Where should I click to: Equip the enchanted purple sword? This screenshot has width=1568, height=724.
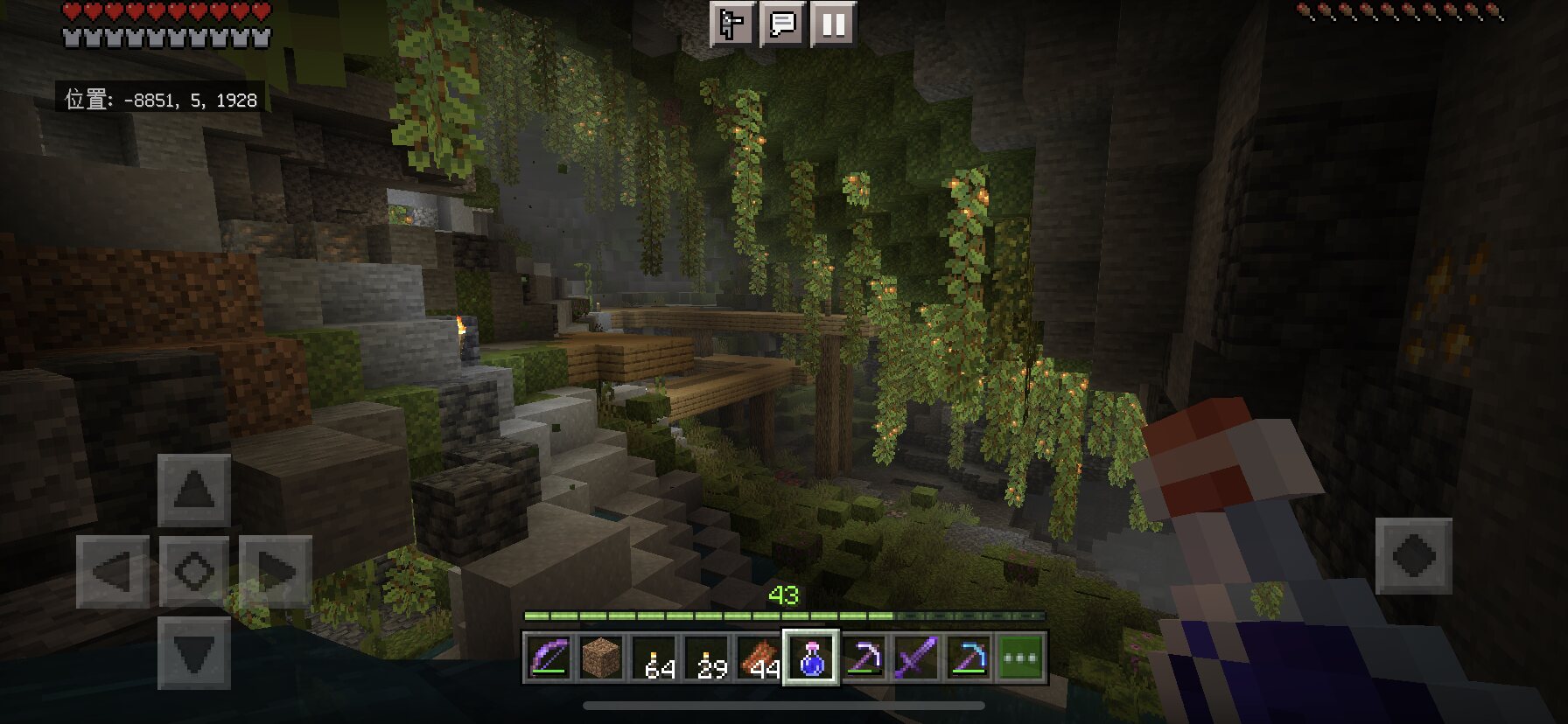pyautogui.click(x=916, y=658)
